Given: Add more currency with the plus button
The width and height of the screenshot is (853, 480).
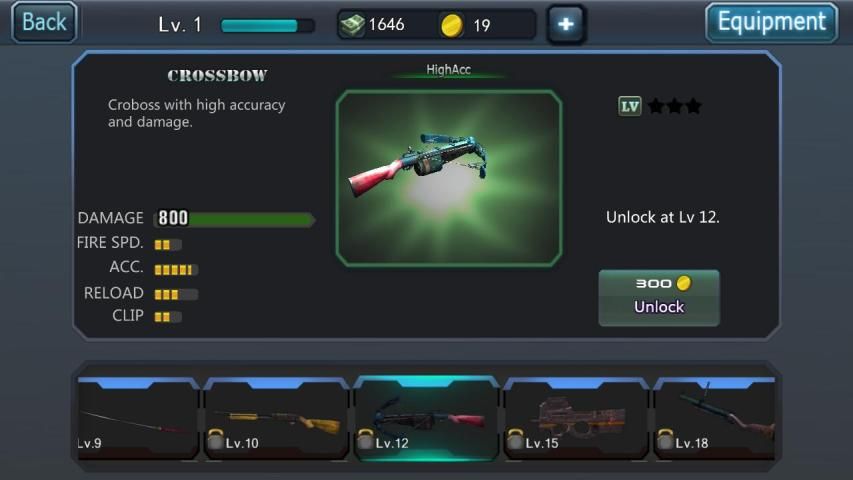Looking at the screenshot, I should 566,24.
